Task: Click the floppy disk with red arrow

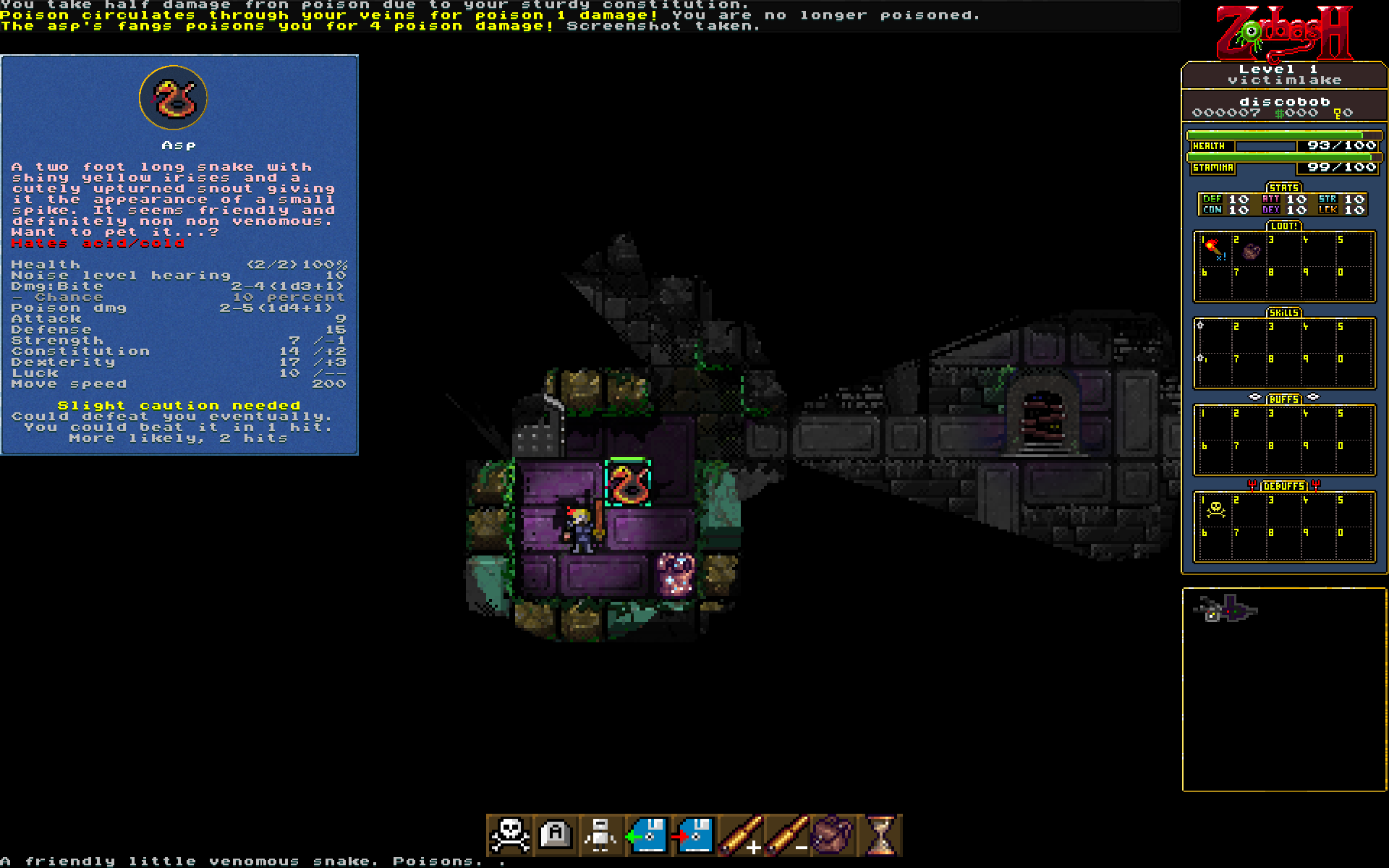Action: coord(694,835)
